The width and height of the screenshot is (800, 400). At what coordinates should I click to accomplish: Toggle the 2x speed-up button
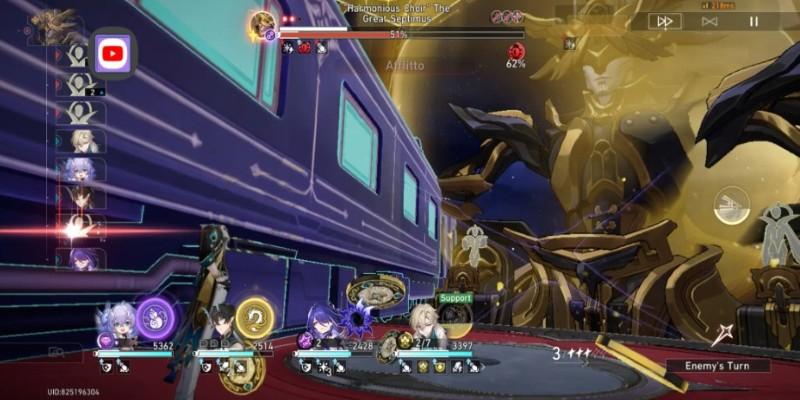[x=663, y=21]
